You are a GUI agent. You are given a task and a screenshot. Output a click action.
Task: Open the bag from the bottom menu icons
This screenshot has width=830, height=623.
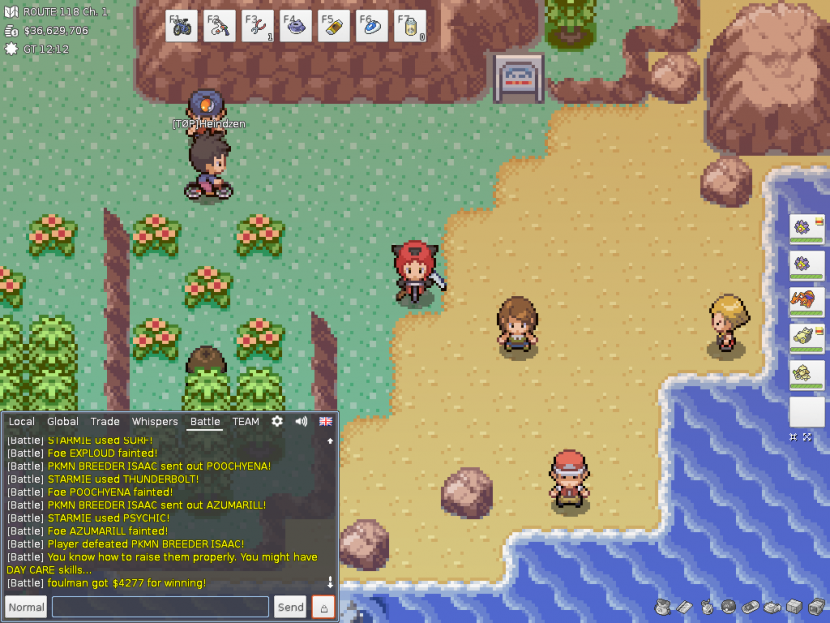click(x=663, y=607)
